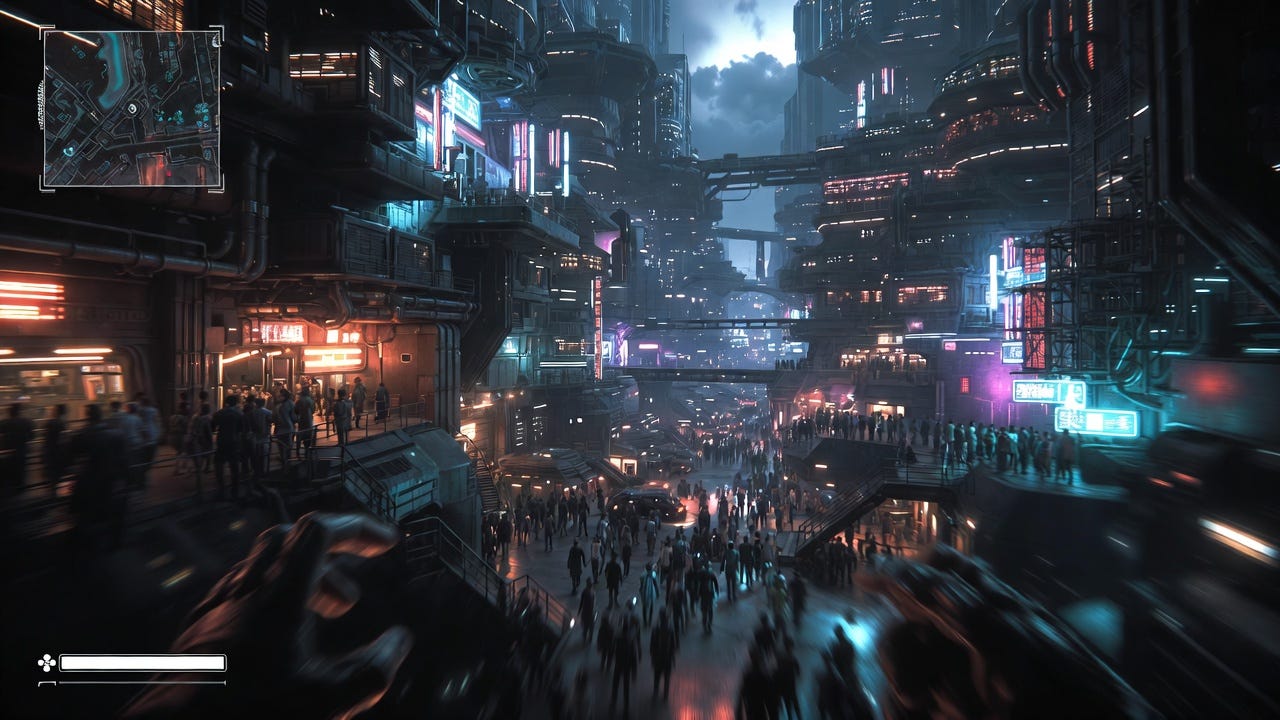Click the D-pad icon near the progress bar
The width and height of the screenshot is (1280, 720).
46,661
